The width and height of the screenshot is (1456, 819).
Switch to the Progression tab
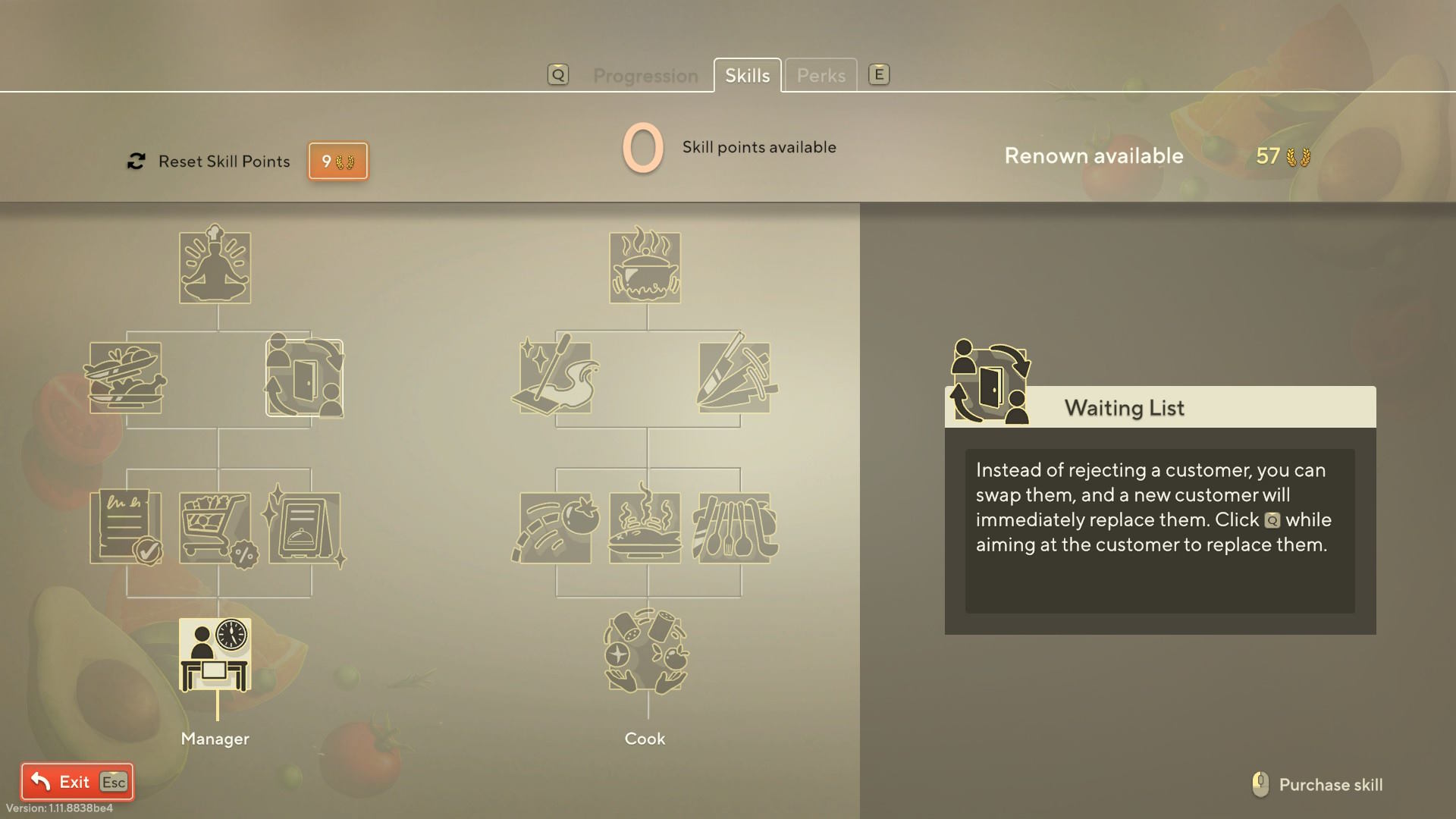pyautogui.click(x=645, y=76)
